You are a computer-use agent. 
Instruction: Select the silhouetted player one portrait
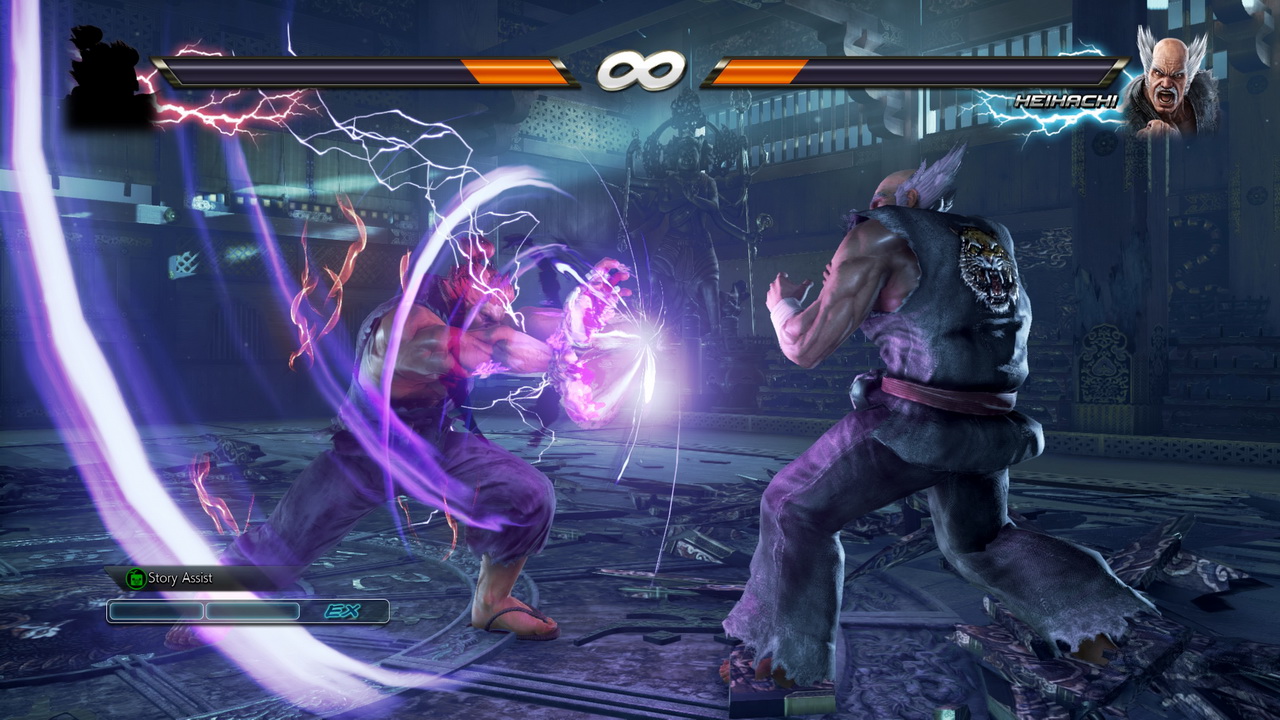[105, 80]
